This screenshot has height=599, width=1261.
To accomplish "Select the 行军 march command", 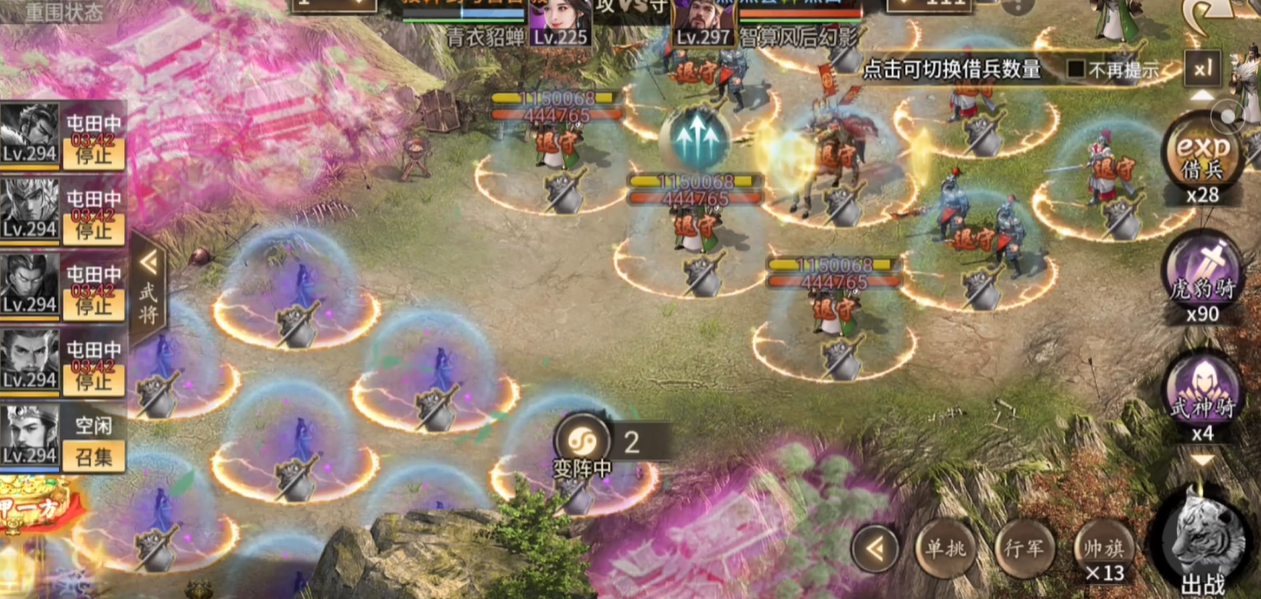I will pyautogui.click(x=1025, y=548).
